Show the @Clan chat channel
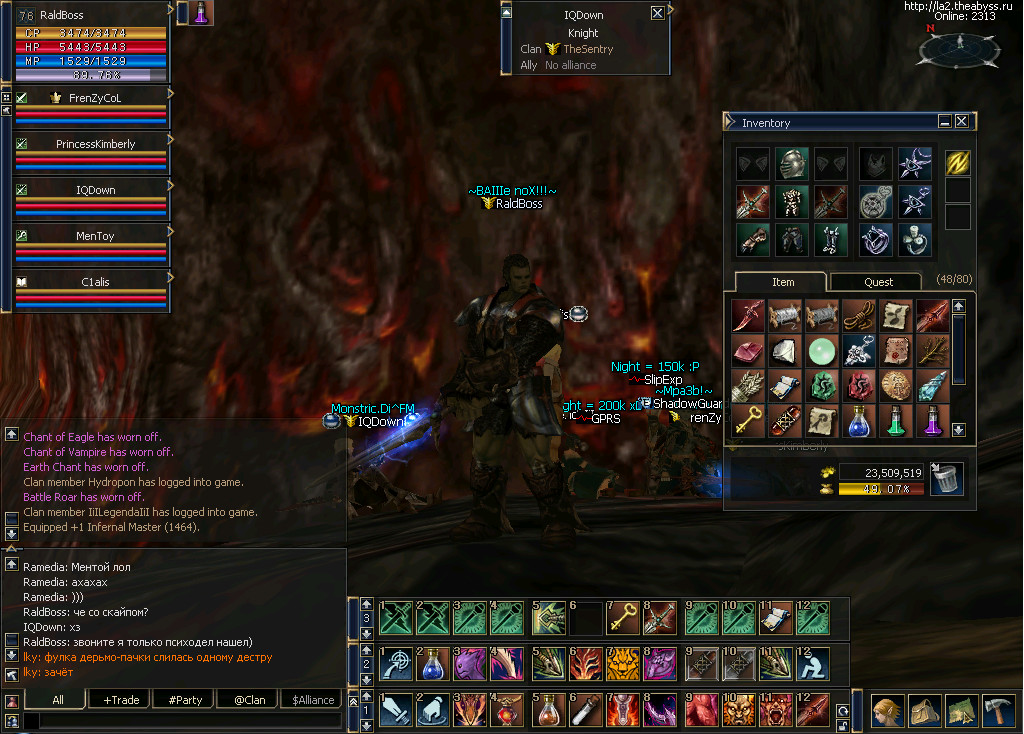 tap(249, 700)
